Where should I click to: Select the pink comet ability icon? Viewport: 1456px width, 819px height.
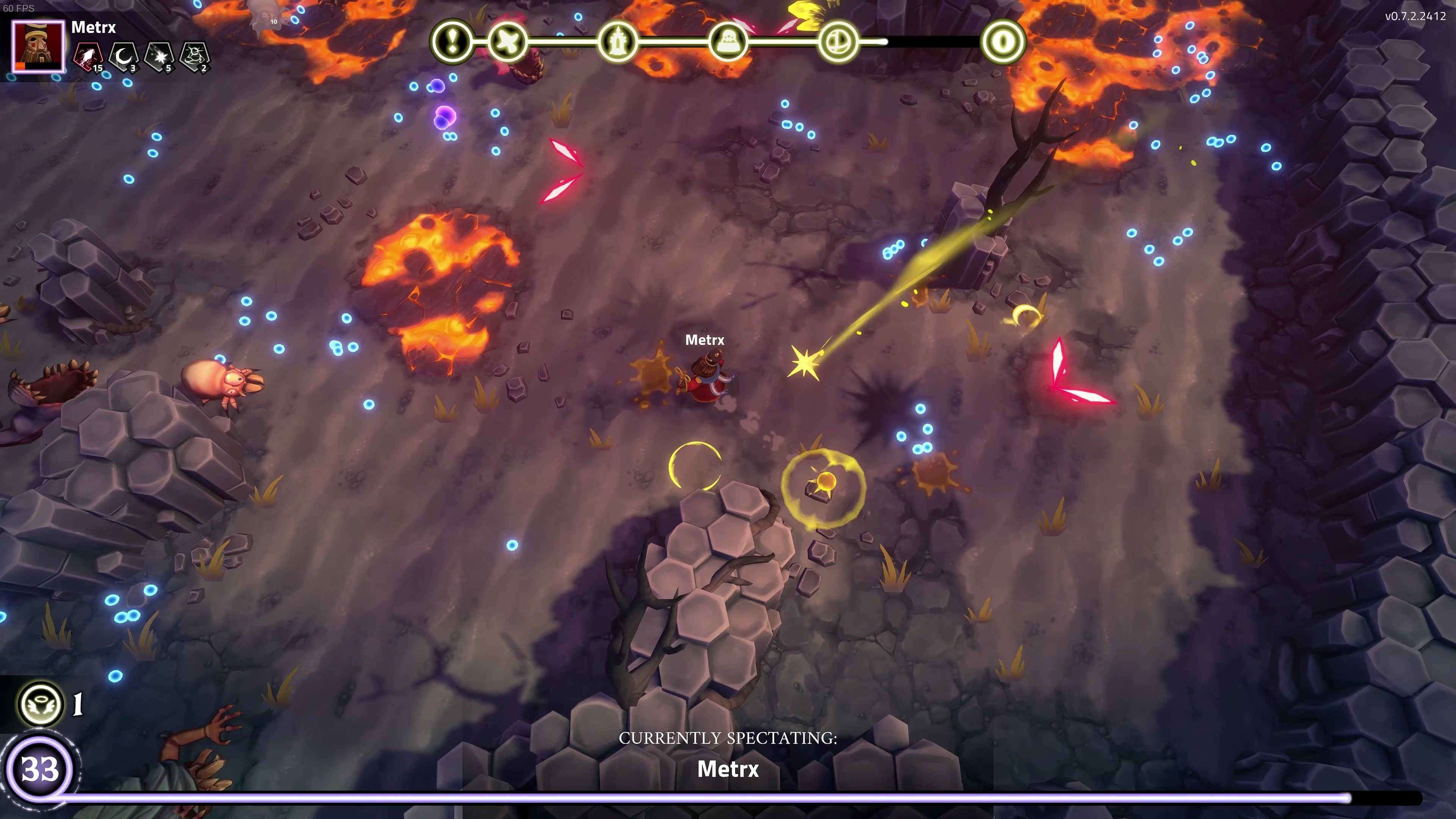(88, 56)
